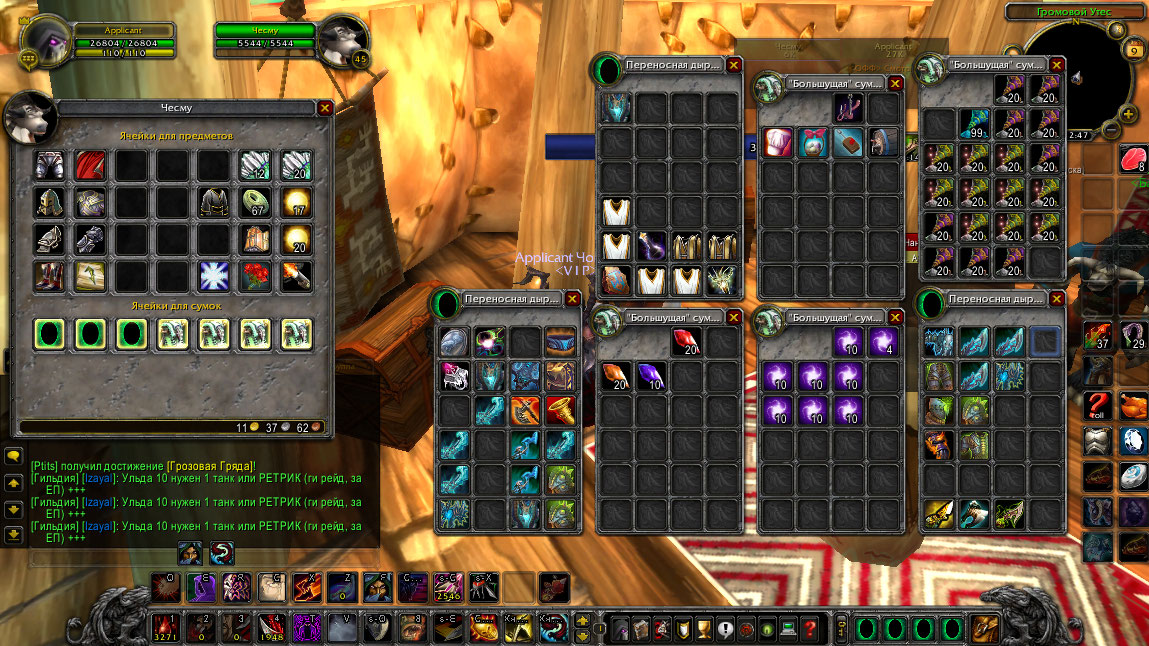The image size is (1149, 646).
Task: Zoom out the minimap
Action: 1112,131
